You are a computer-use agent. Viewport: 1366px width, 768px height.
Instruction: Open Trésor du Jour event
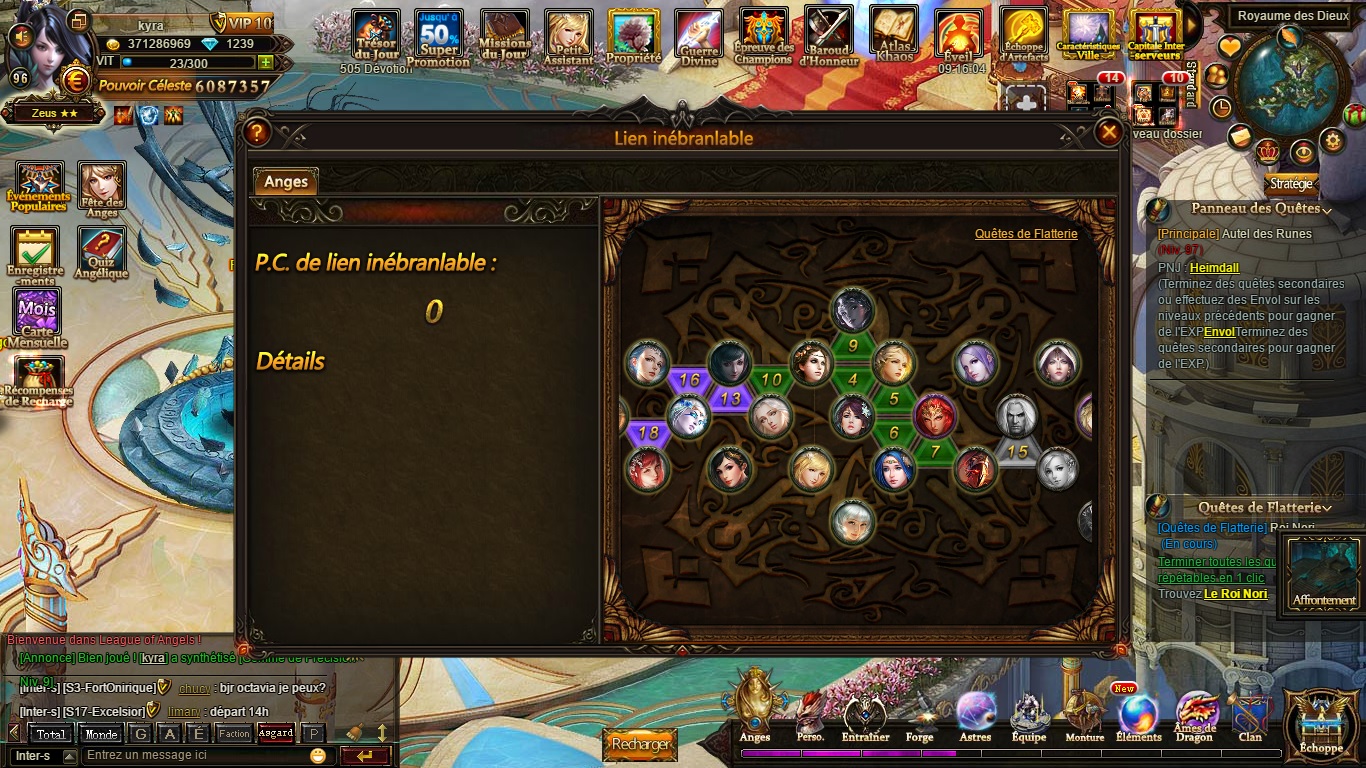click(x=376, y=37)
